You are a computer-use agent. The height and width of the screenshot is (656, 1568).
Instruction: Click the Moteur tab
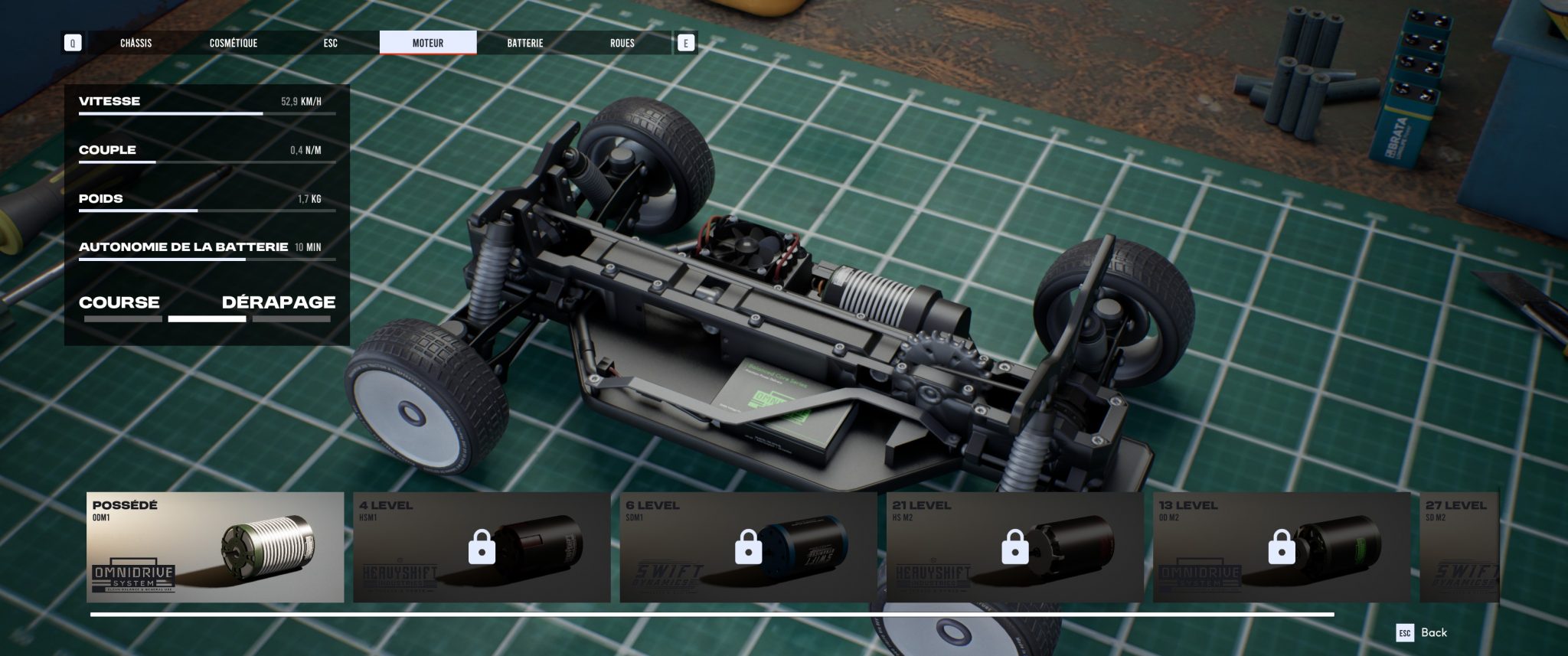(428, 43)
